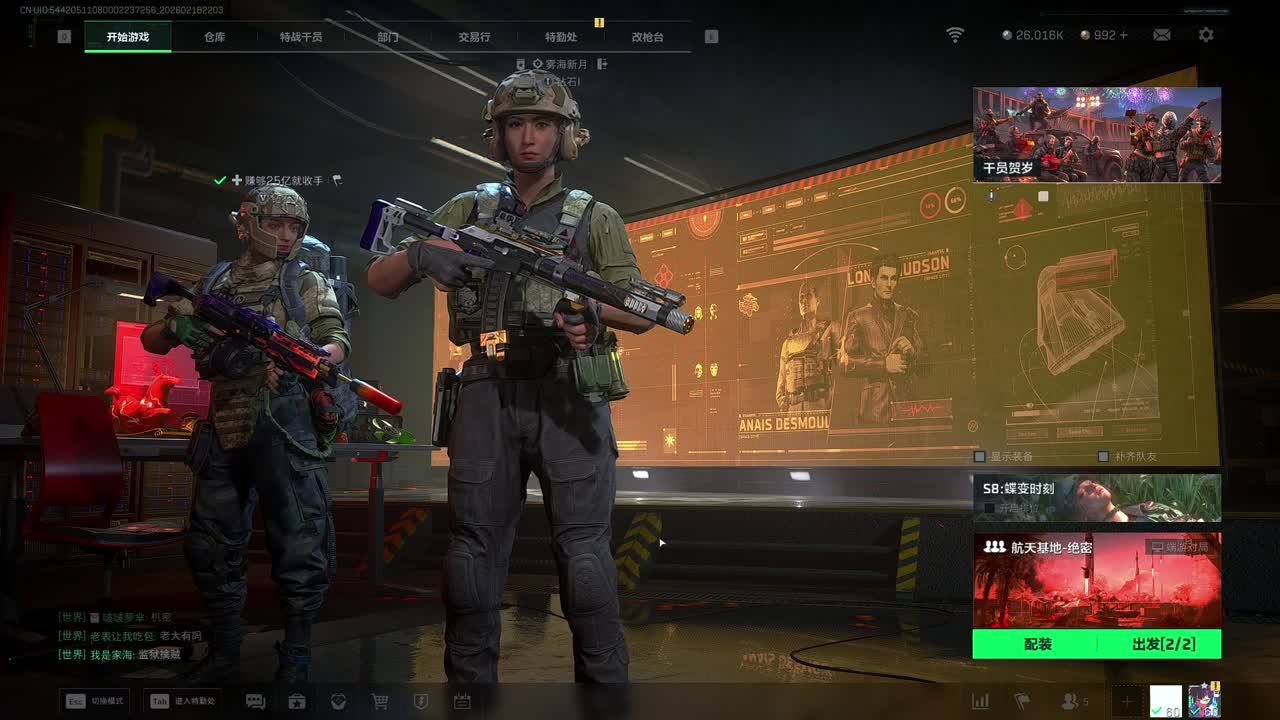Screen dimensions: 1280x720
Task: Switch to the 仓库 warehouse tab
Action: click(214, 37)
